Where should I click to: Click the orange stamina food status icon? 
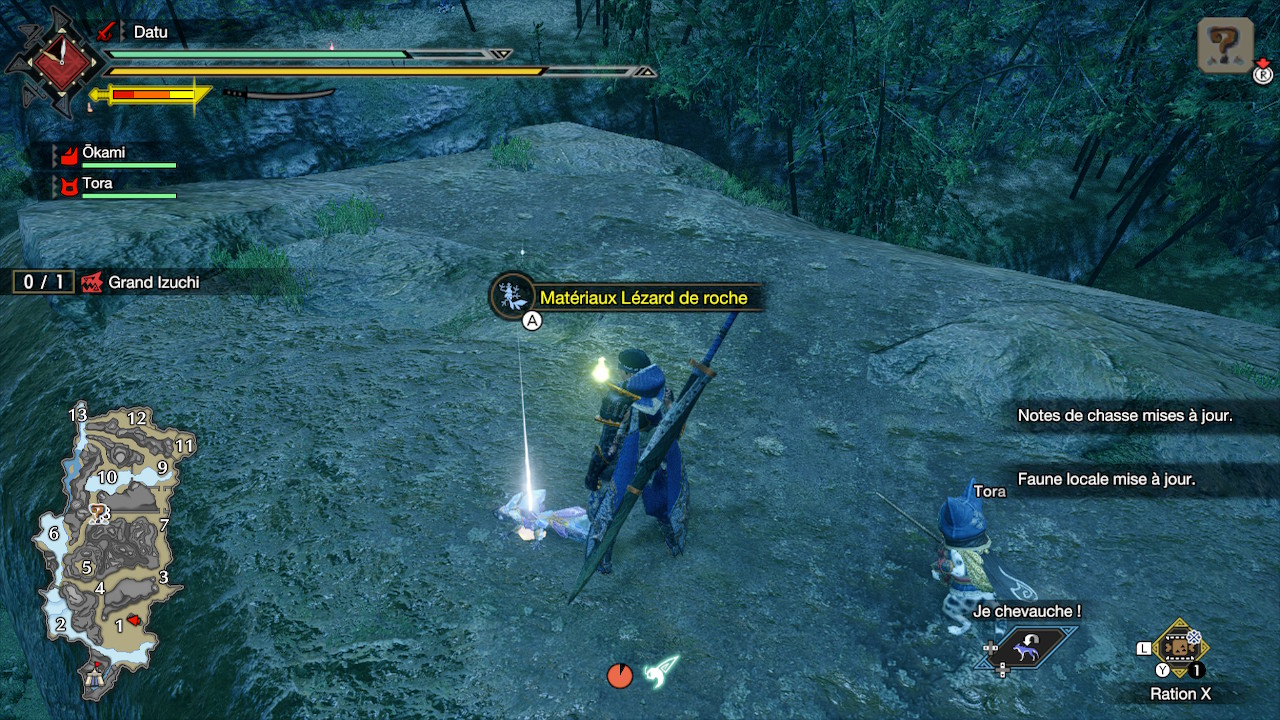(620, 676)
